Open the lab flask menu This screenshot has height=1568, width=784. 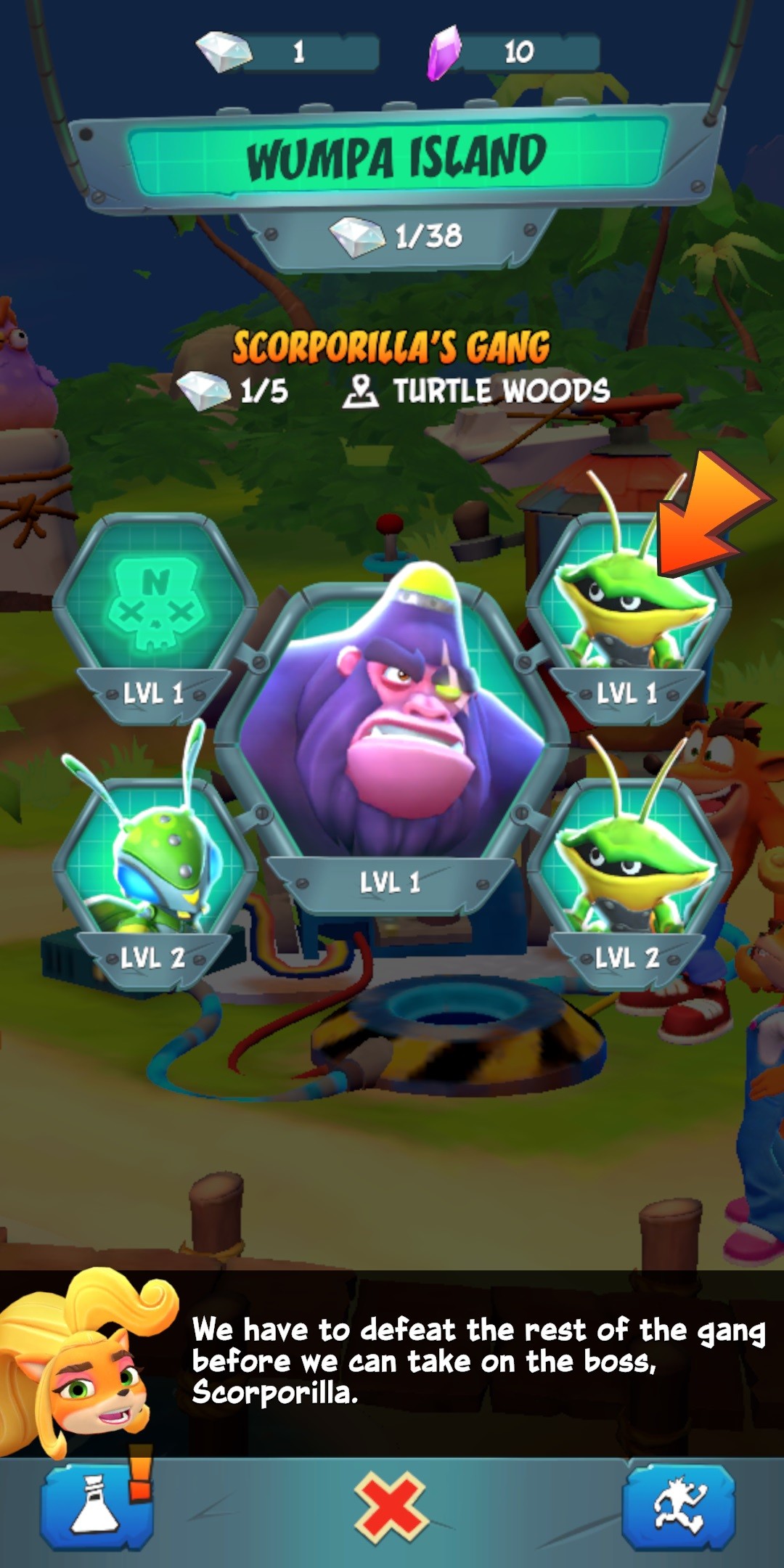pyautogui.click(x=97, y=1507)
